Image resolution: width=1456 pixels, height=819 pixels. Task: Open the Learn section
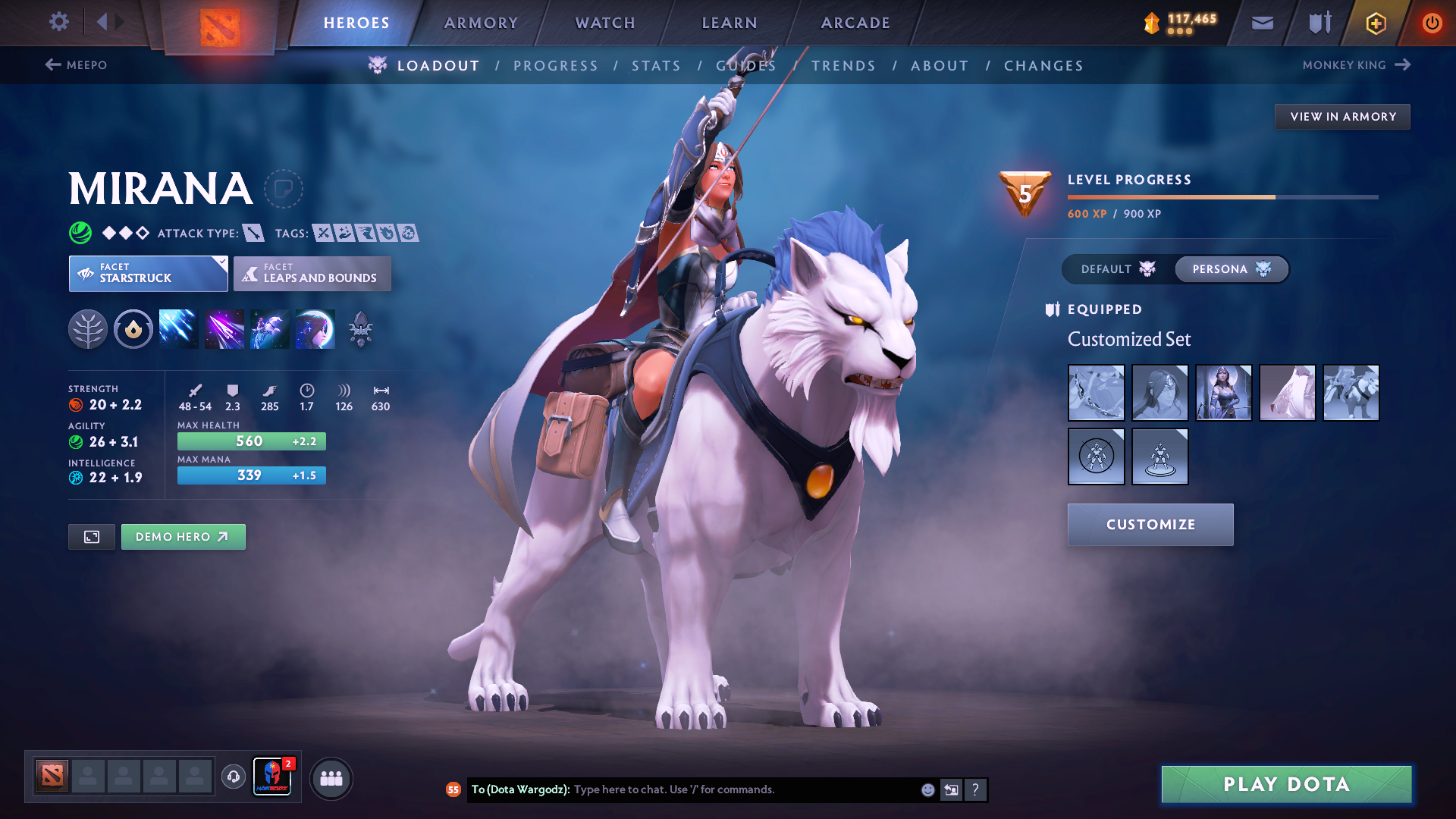click(x=730, y=23)
